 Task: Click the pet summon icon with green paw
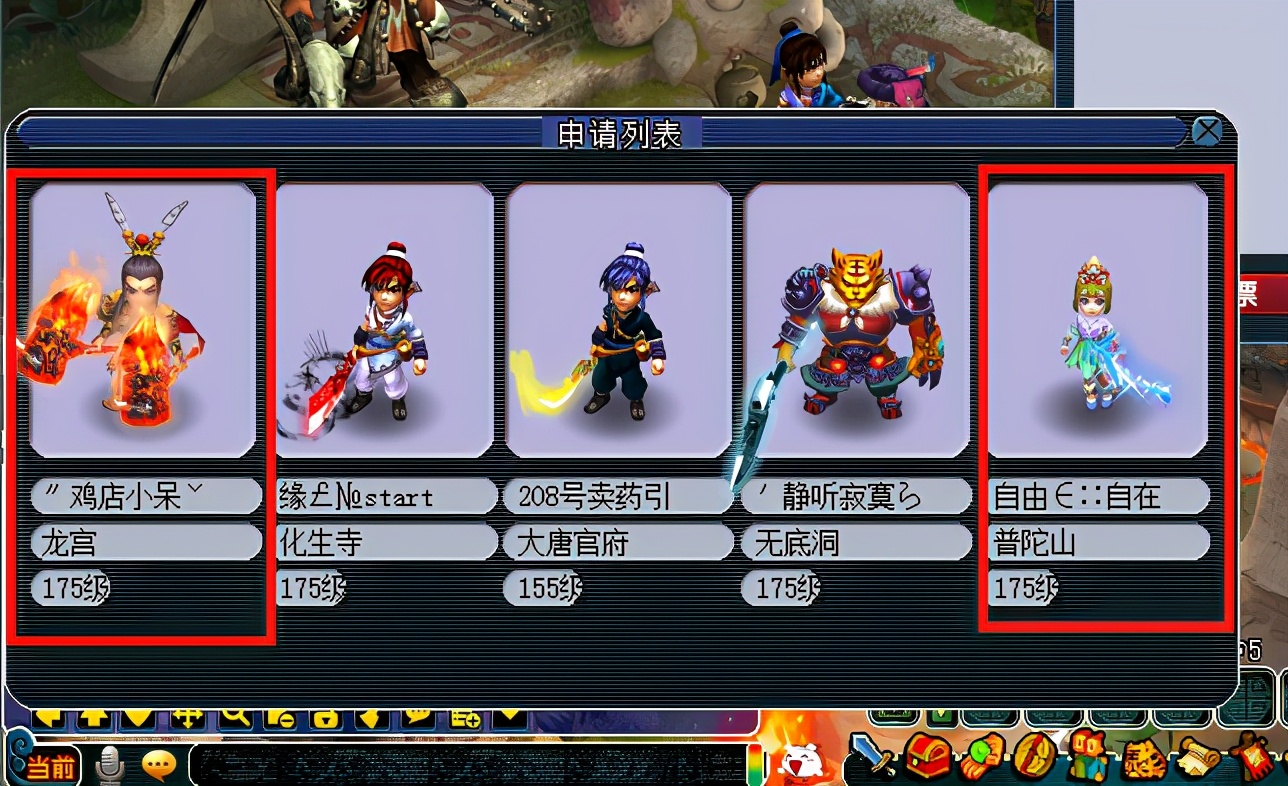coord(983,756)
